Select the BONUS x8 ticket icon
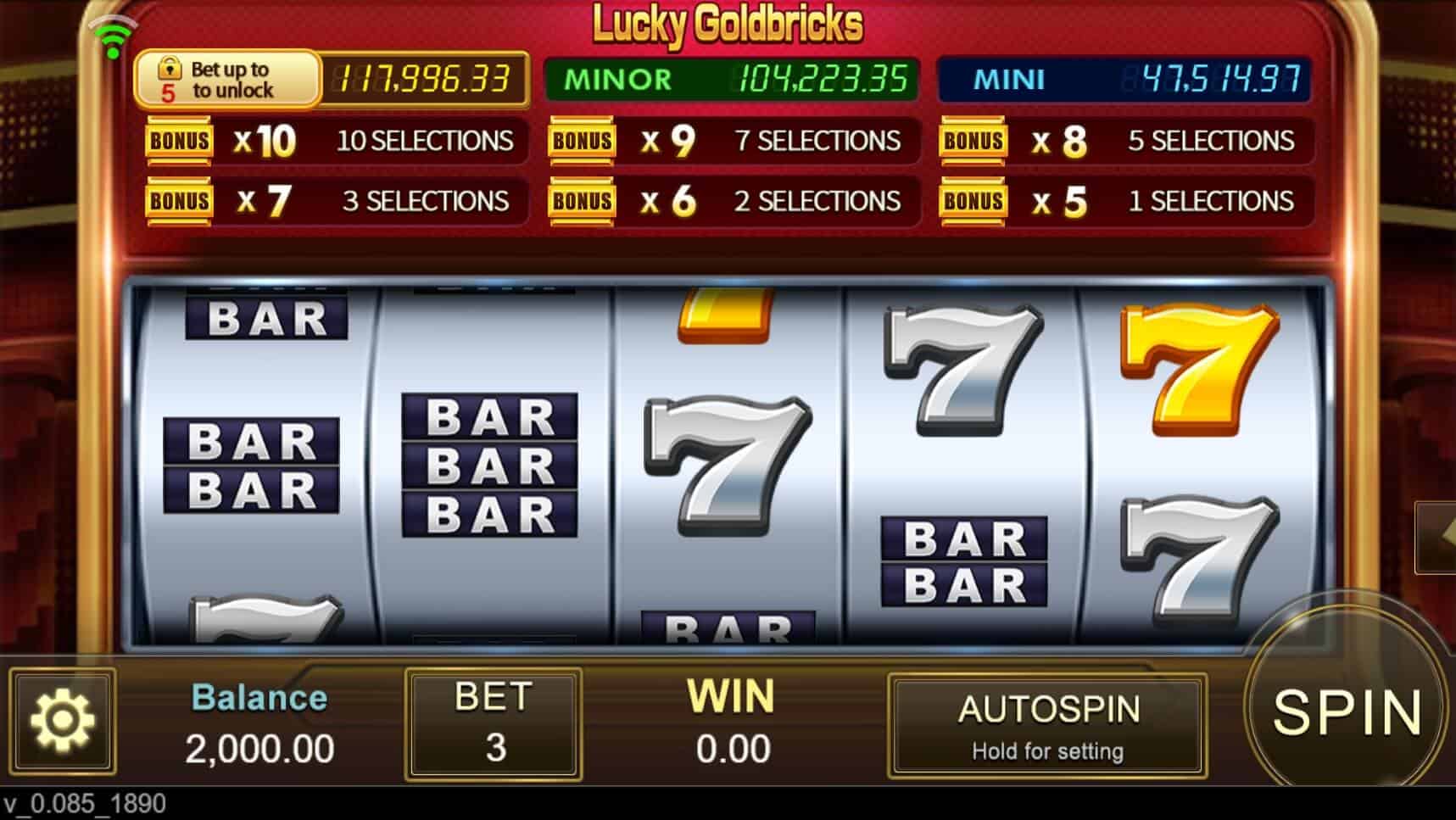1456x820 pixels. click(973, 142)
